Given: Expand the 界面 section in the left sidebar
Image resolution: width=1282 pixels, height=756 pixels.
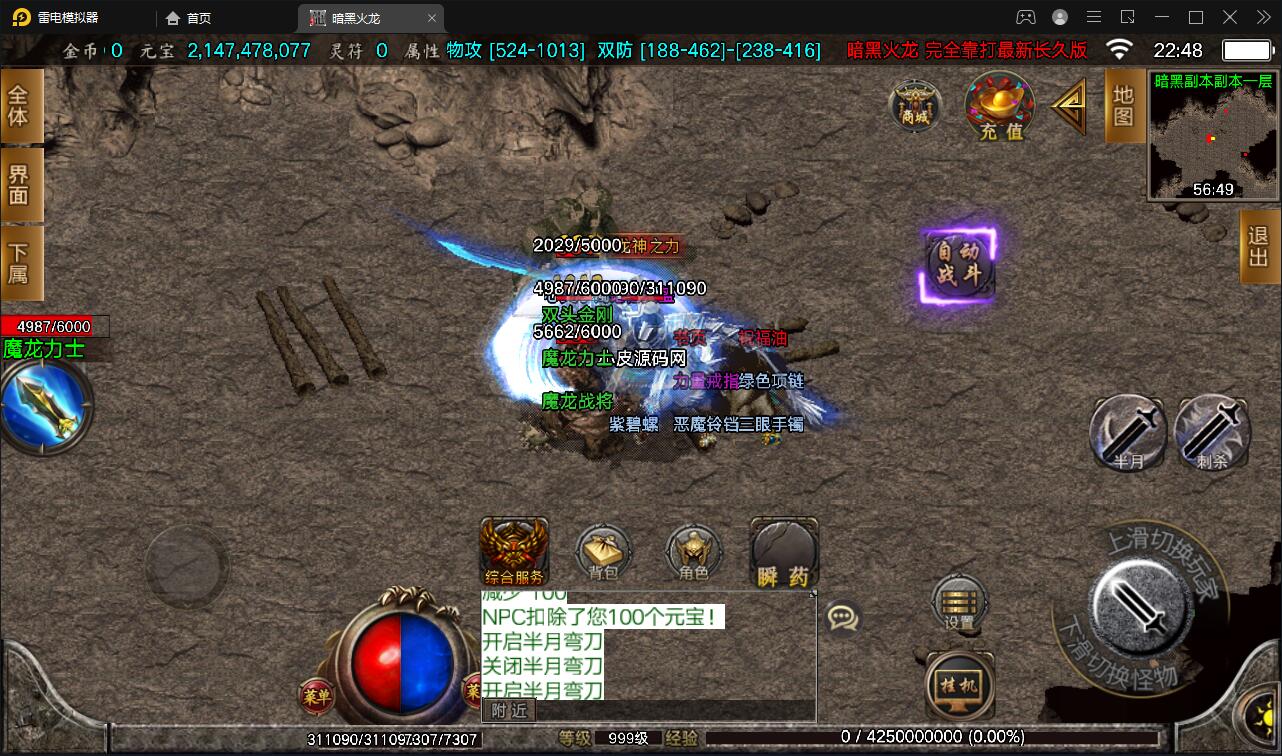Looking at the screenshot, I should [x=20, y=186].
